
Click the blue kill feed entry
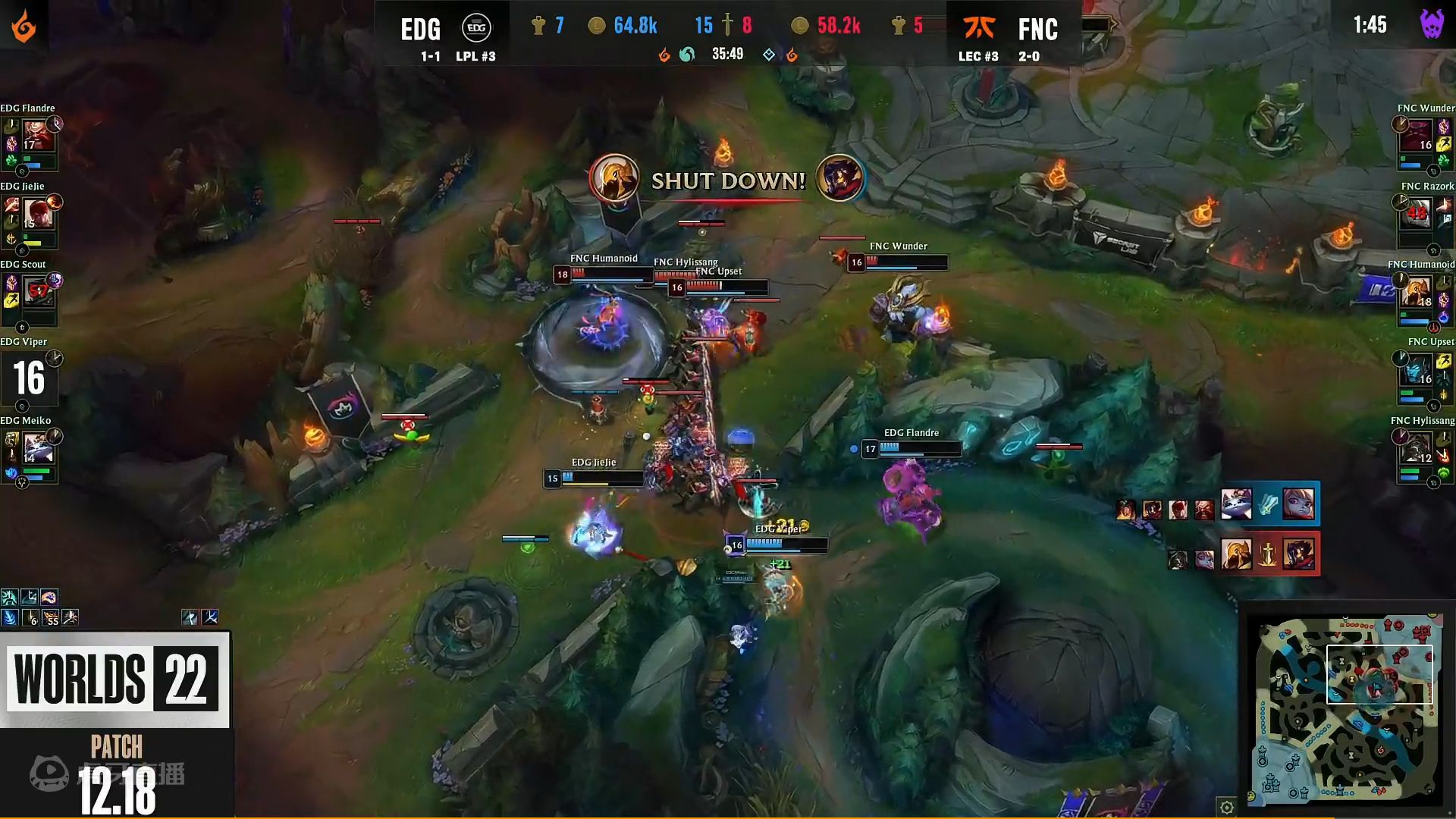(x=1268, y=504)
